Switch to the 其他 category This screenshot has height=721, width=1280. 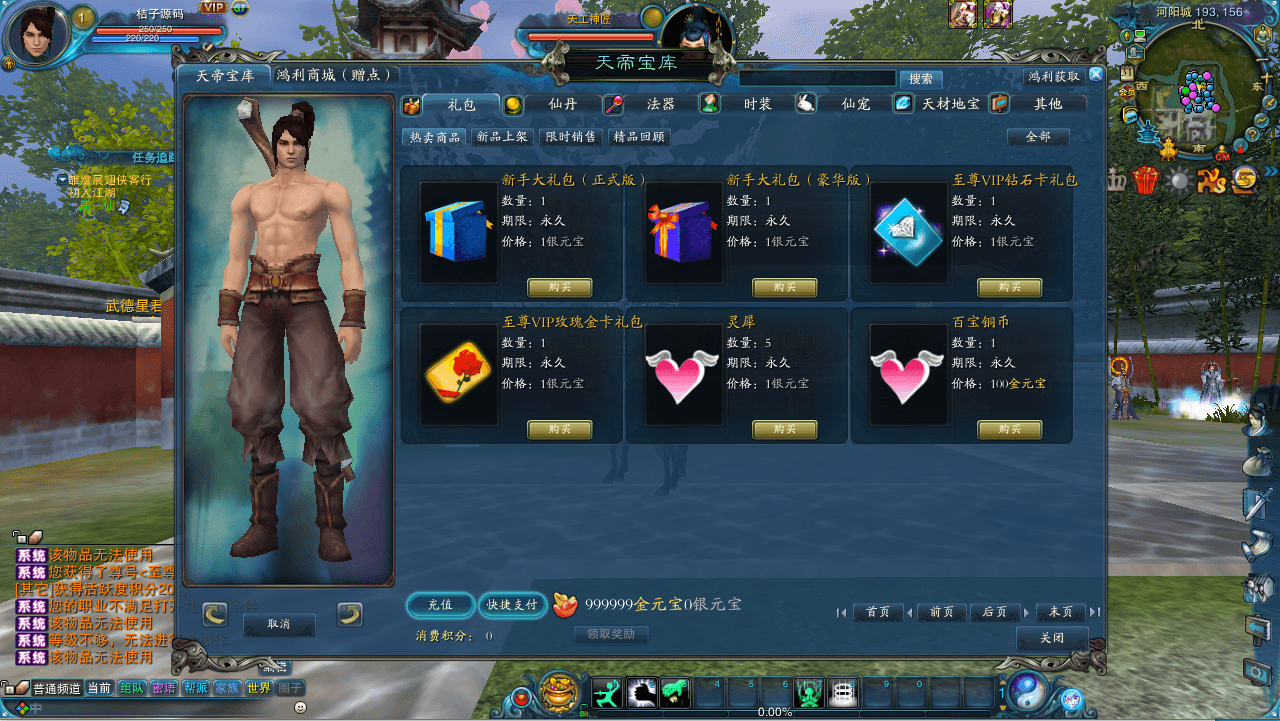click(1047, 104)
